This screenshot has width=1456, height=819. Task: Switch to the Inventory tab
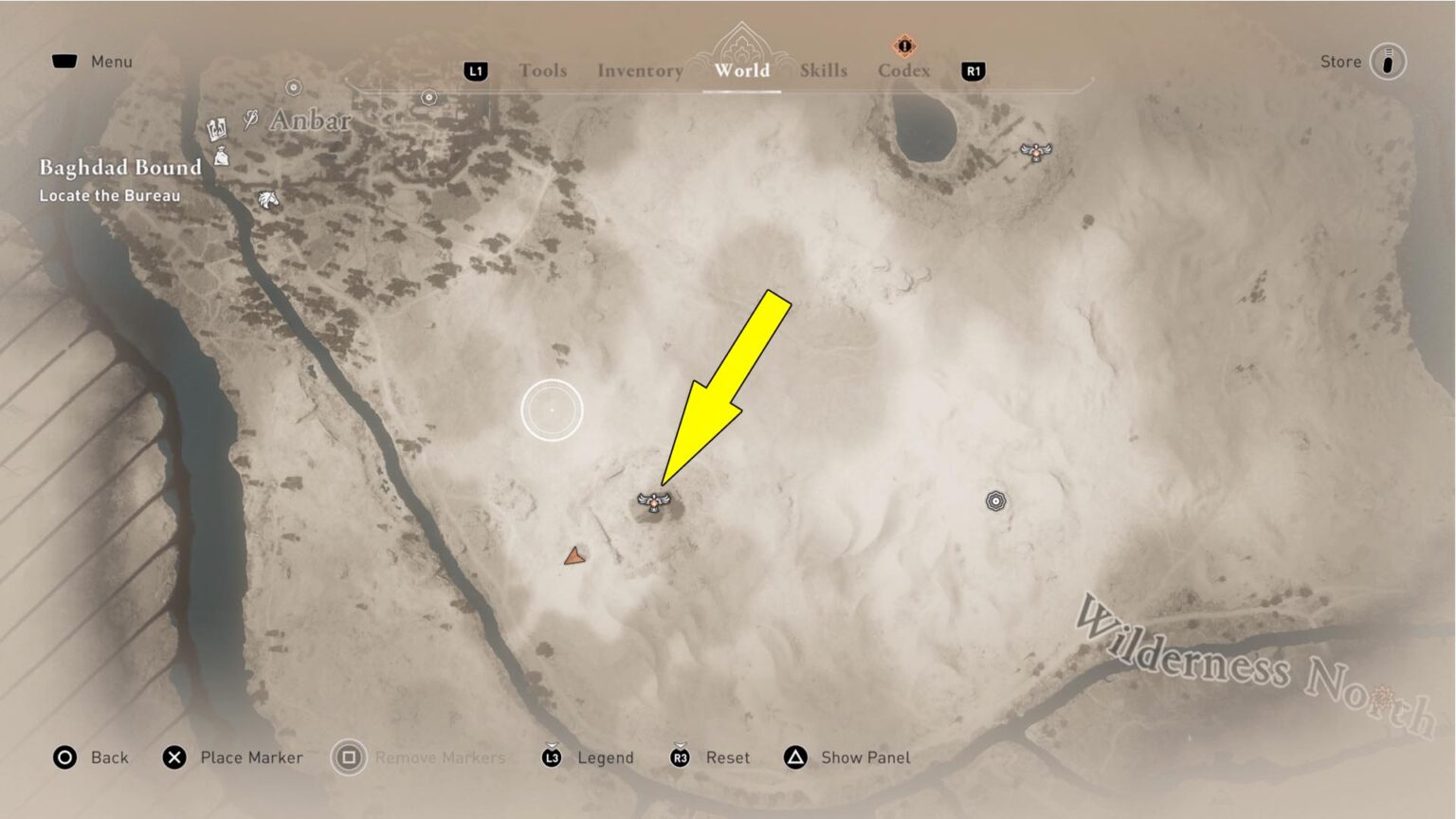(x=640, y=70)
